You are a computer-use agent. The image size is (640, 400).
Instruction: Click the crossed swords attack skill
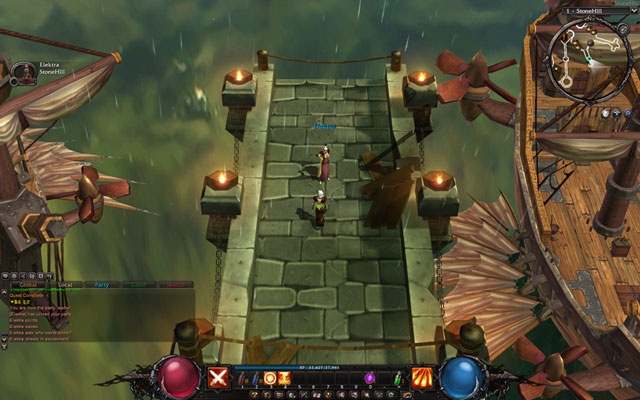point(218,377)
